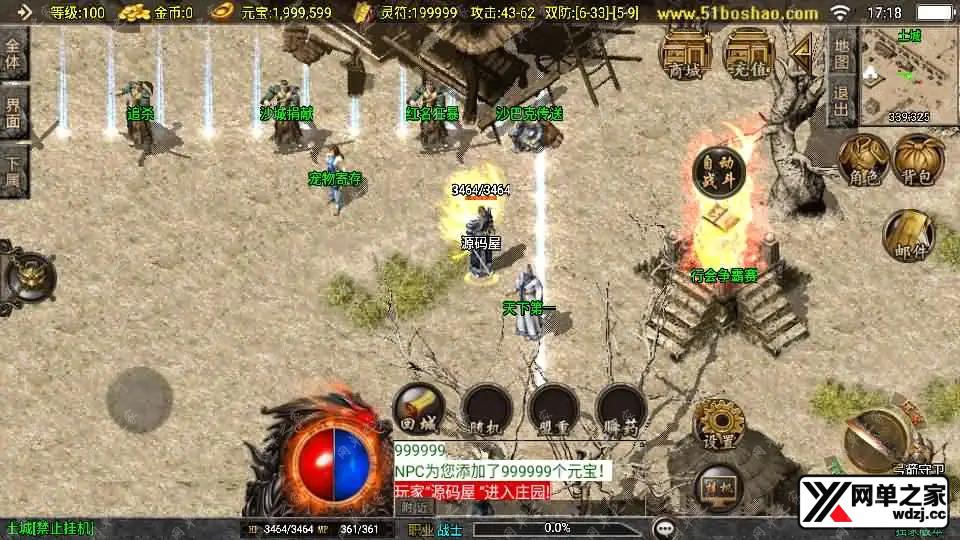Screen dimensions: 960x540
Task: Tap the 帮扎 monitor icon button
Action: [718, 484]
